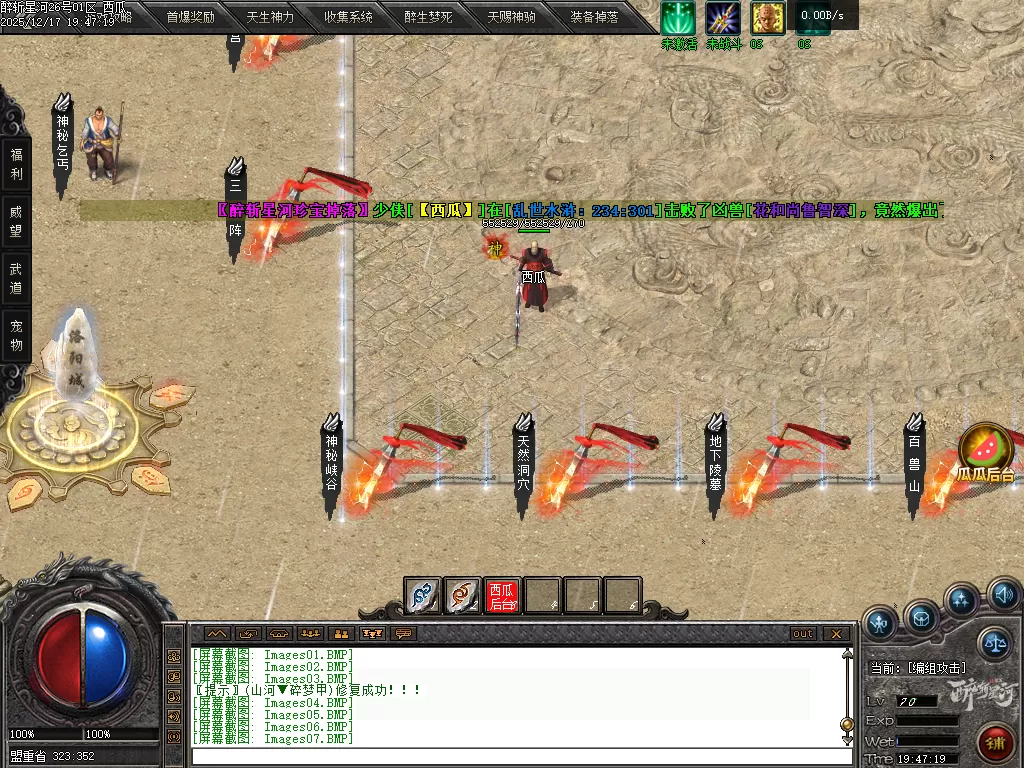Open the 醉生梦死 menu
The image size is (1024, 768).
pyautogui.click(x=428, y=17)
